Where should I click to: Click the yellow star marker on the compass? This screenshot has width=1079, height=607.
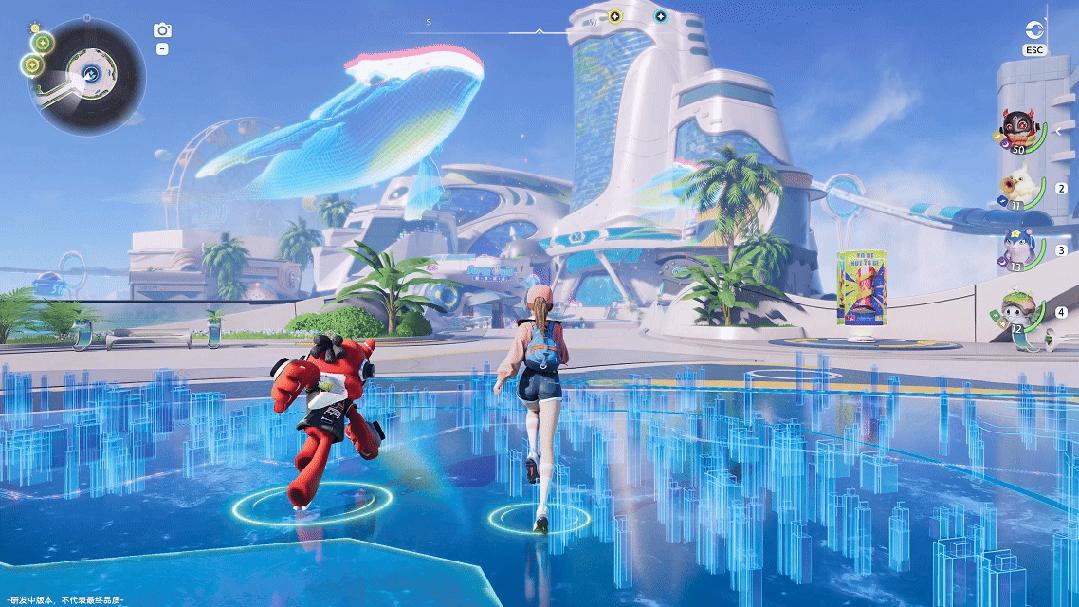pyautogui.click(x=615, y=17)
